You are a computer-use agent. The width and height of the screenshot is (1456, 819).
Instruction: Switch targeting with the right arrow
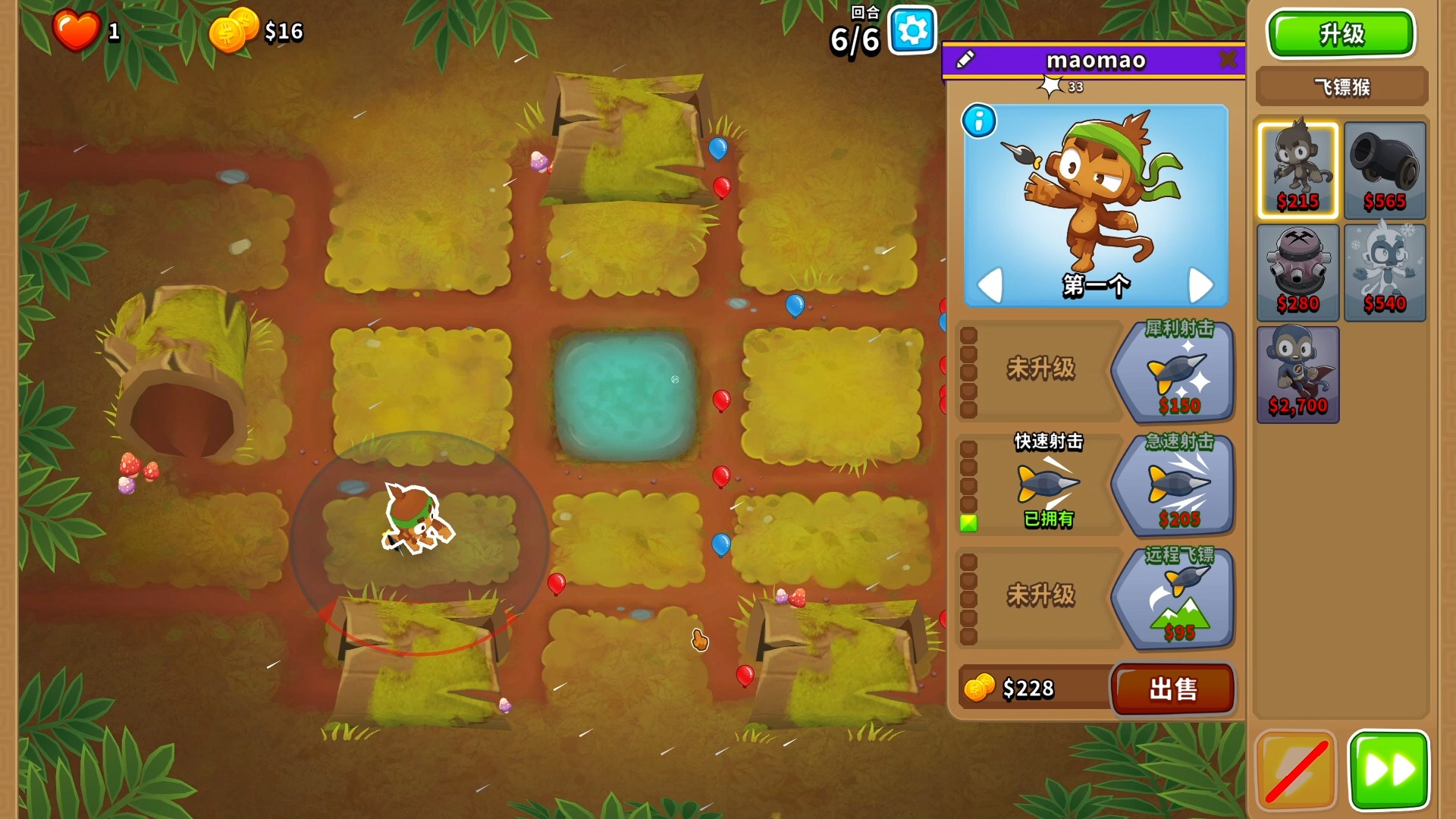(x=1200, y=285)
